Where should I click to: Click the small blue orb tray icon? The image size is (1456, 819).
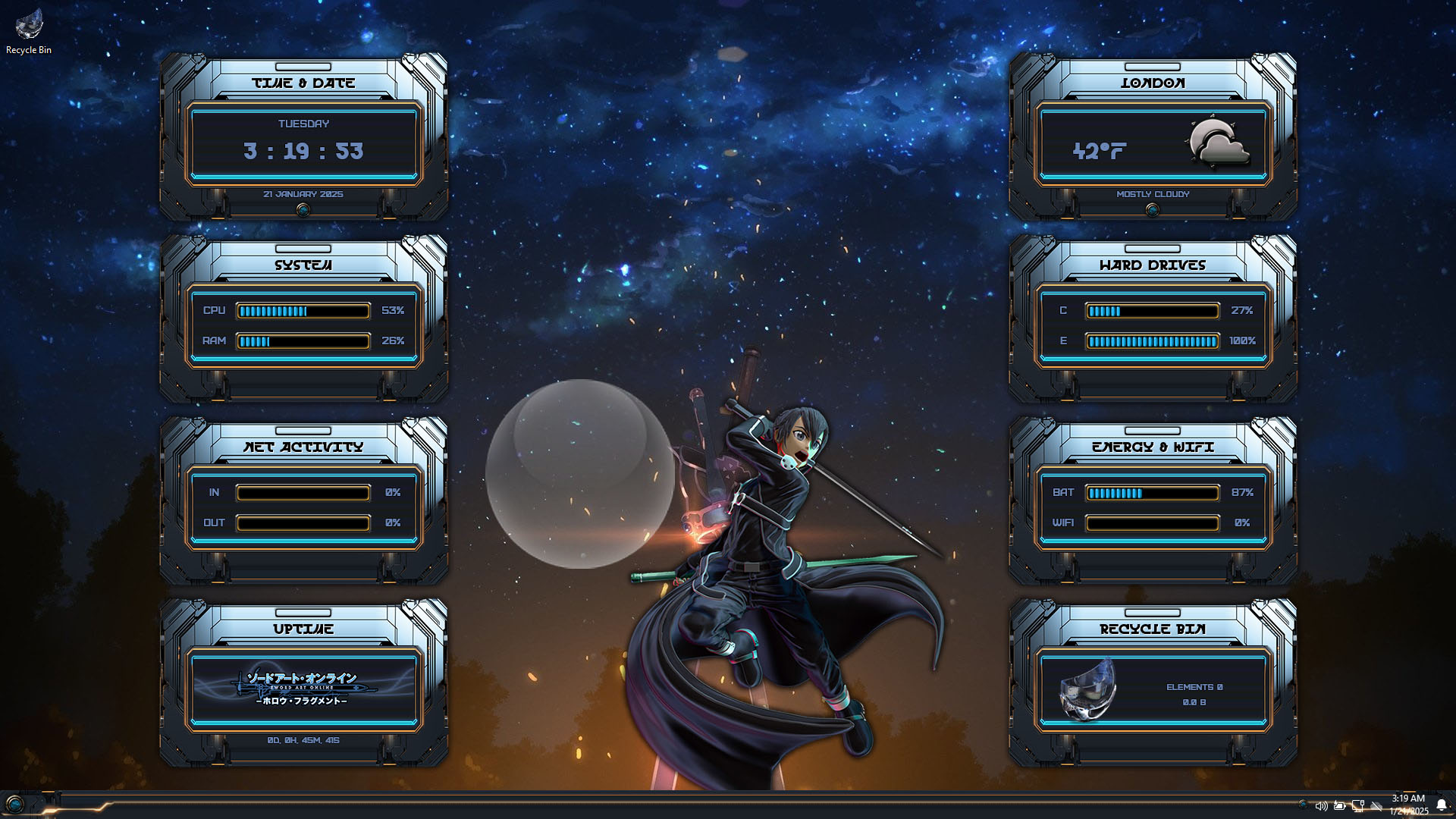pyautogui.click(x=1303, y=805)
